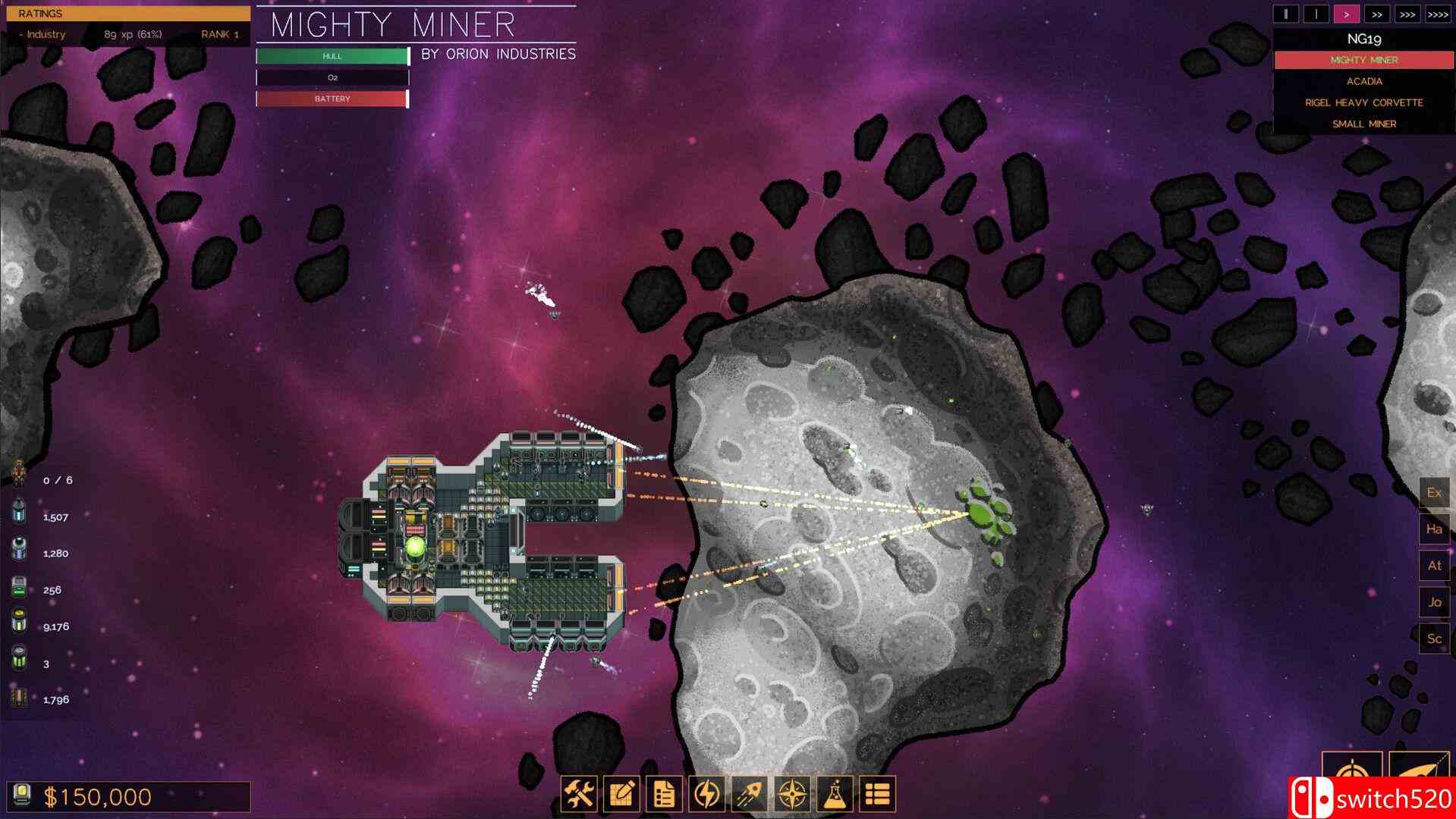
Task: Pause the game with the first speed control
Action: tap(1285, 13)
